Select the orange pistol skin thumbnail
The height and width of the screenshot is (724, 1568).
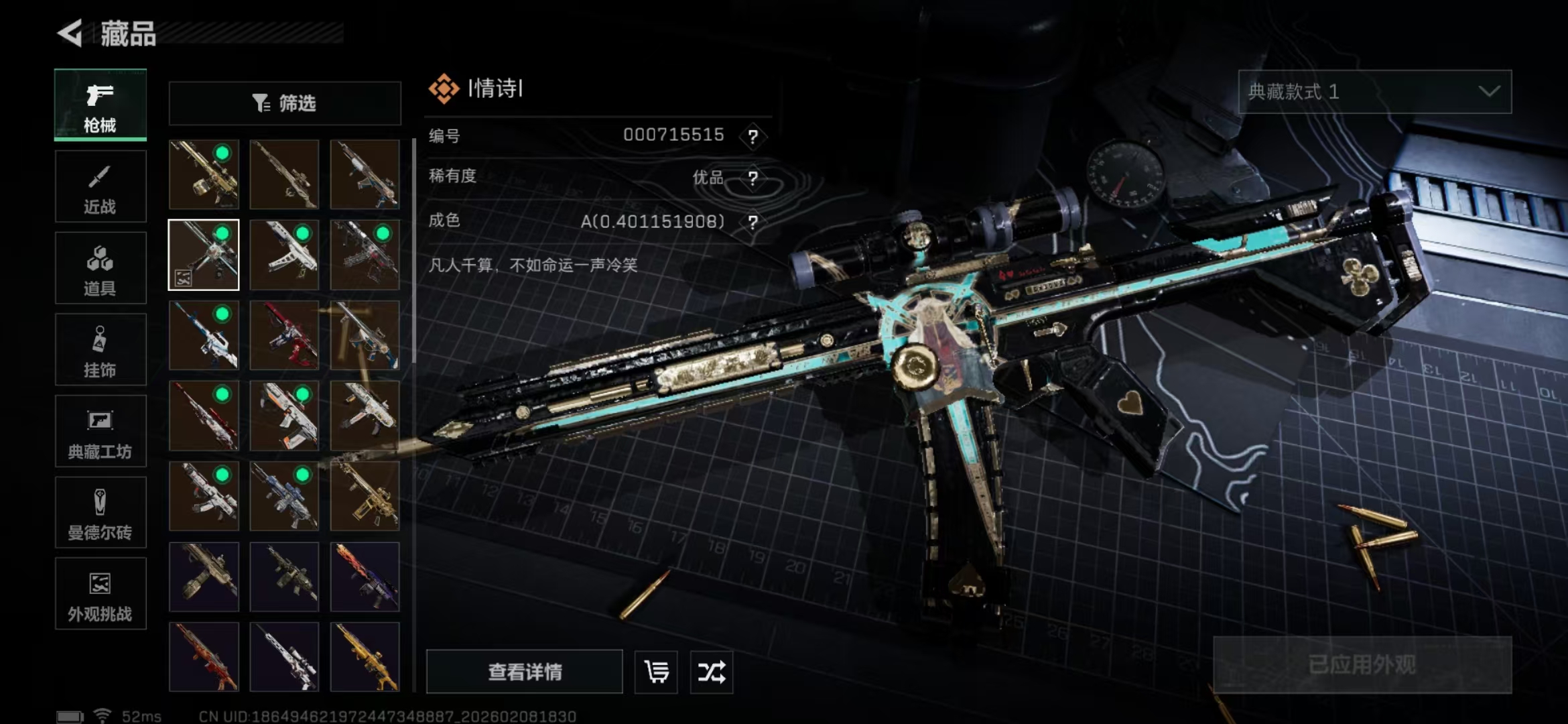284,417
